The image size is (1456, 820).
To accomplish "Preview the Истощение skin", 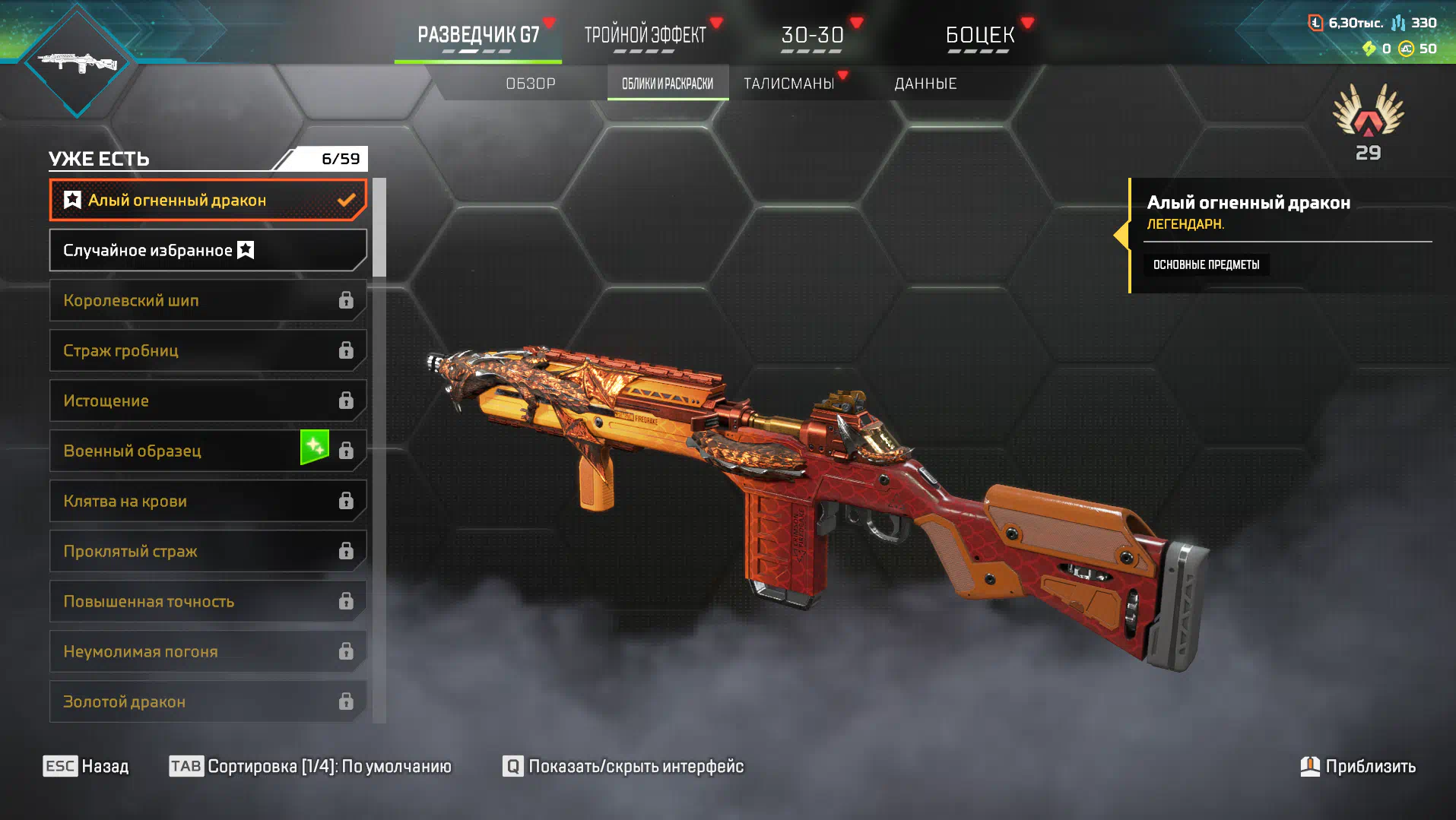I will (208, 401).
